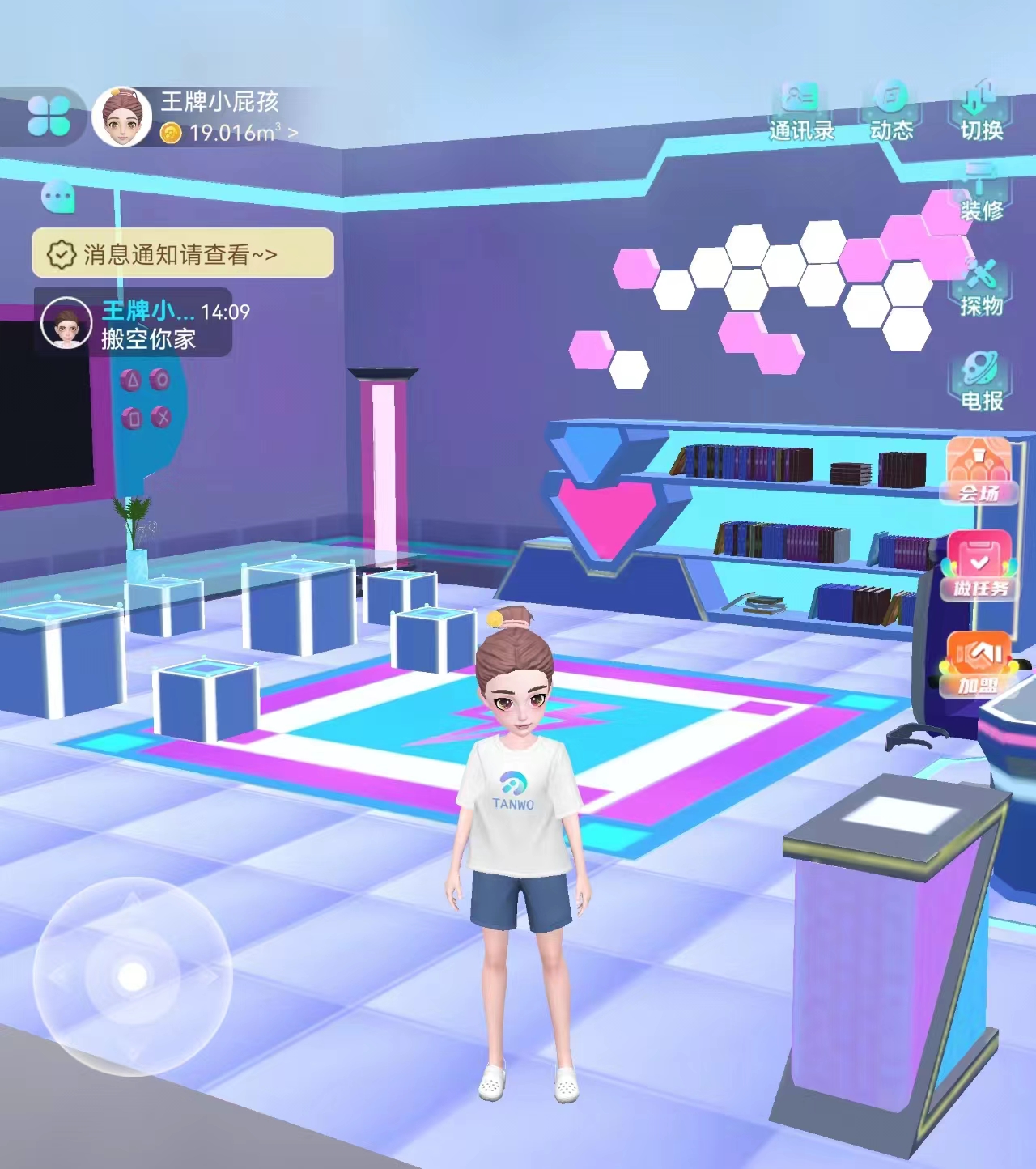This screenshot has height=1169, width=1036.
Task: Select the 切换 switch button
Action: (x=981, y=112)
